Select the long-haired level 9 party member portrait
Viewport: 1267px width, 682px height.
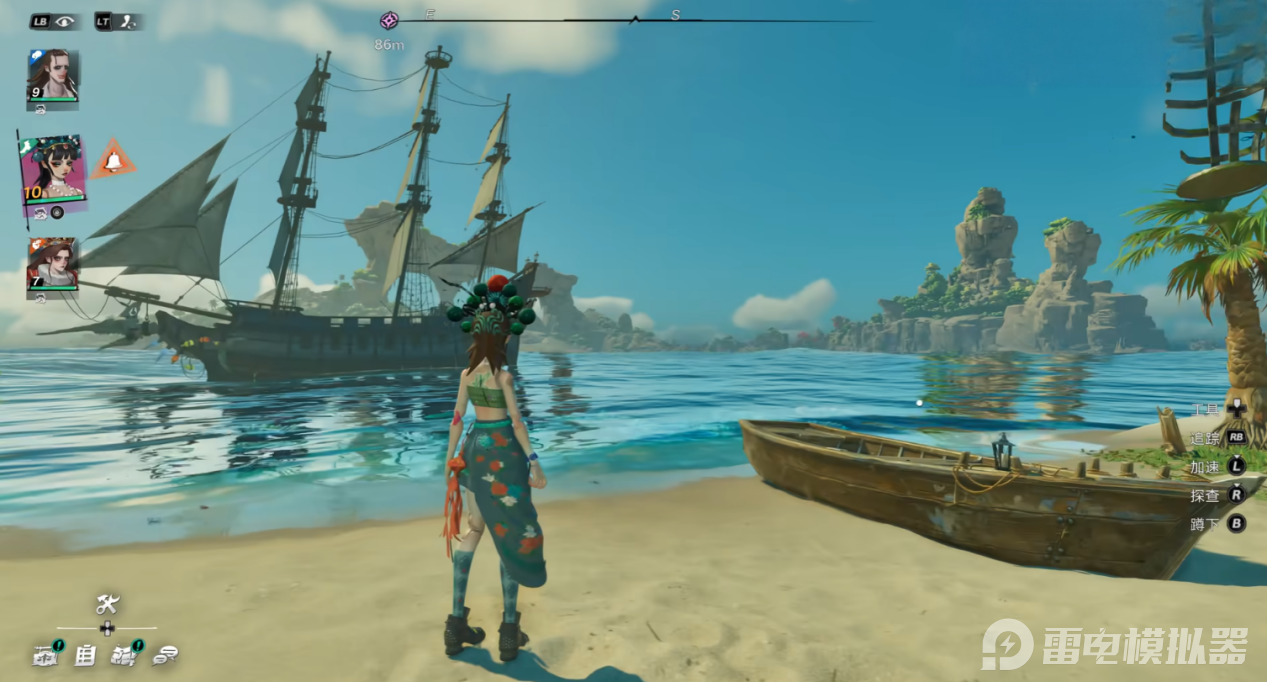coord(52,75)
